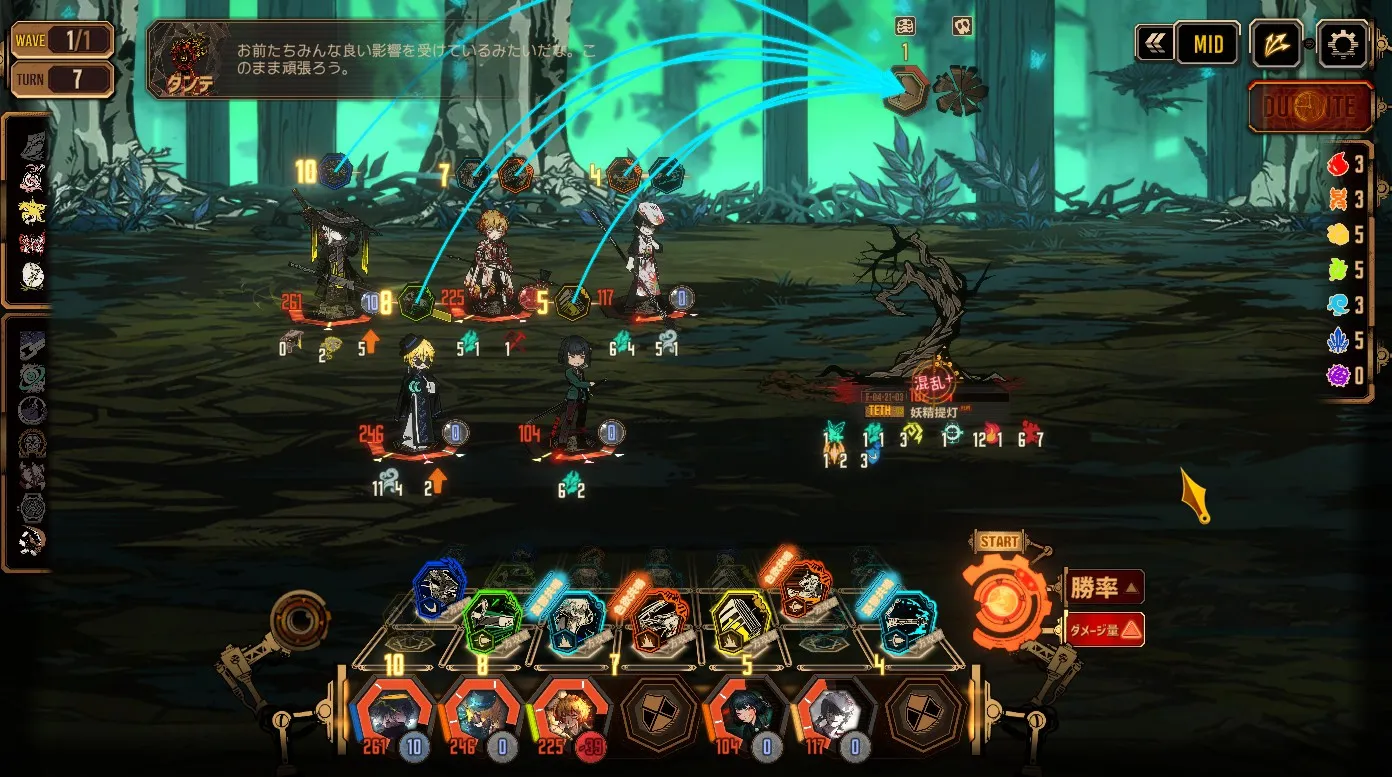
Task: Activate the triple arrow targeting button
Action: 1277,44
